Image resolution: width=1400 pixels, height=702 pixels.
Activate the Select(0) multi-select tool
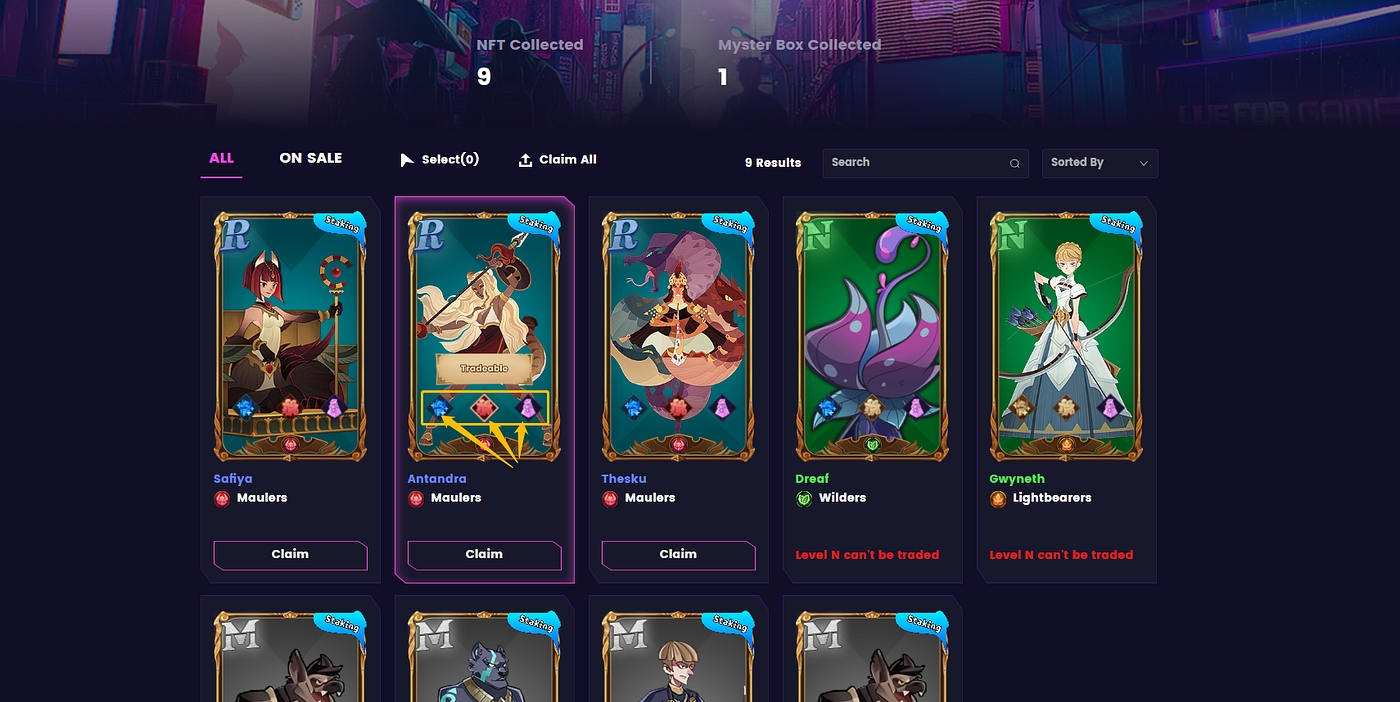[x=440, y=160]
